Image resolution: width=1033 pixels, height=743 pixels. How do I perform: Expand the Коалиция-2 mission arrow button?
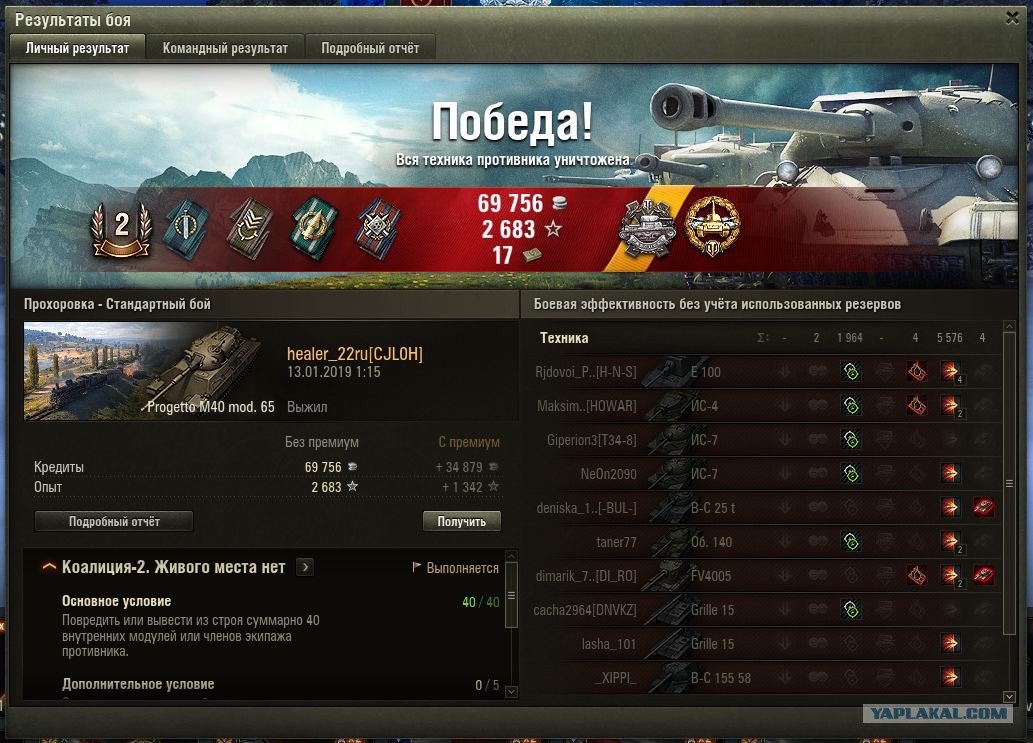[x=305, y=567]
